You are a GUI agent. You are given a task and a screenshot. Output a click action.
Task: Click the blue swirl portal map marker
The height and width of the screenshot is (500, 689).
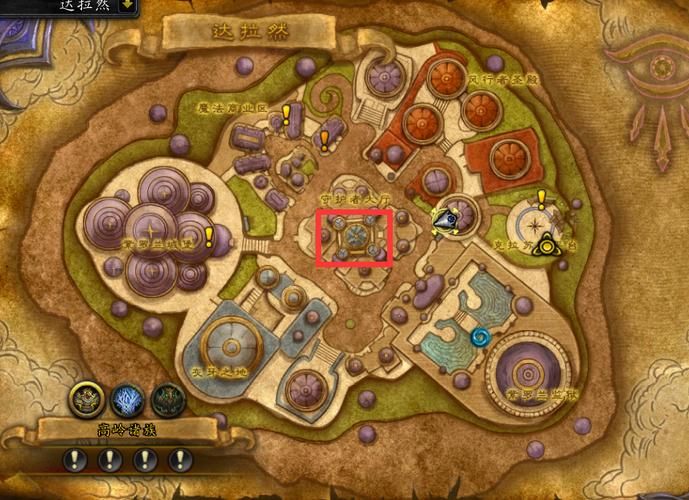pyautogui.click(x=480, y=338)
